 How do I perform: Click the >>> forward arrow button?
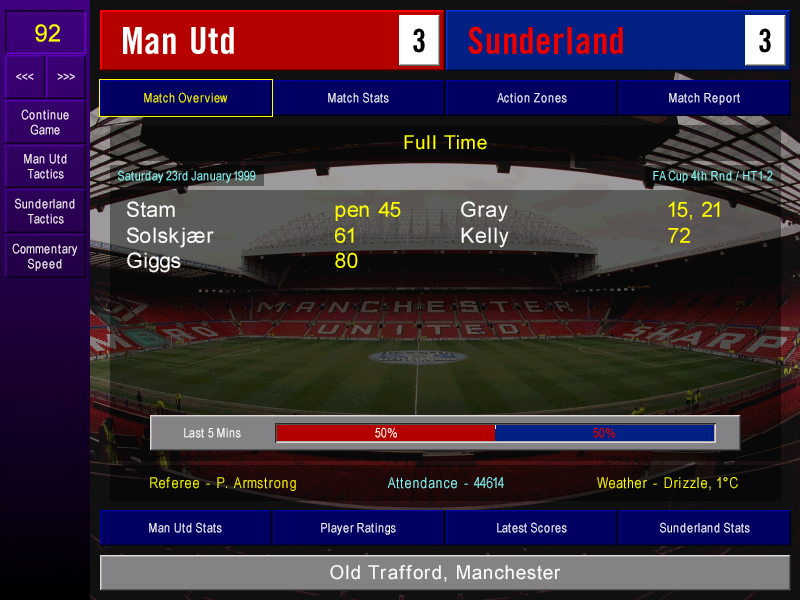tap(66, 77)
